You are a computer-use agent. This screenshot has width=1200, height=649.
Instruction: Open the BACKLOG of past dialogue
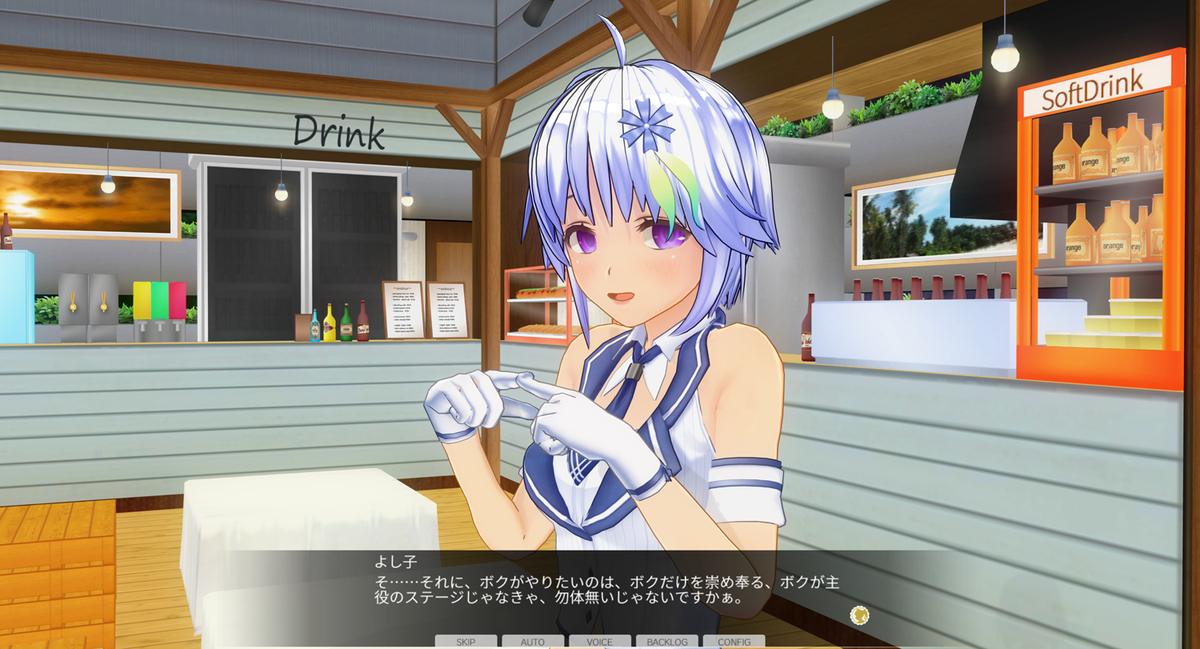coord(667,641)
